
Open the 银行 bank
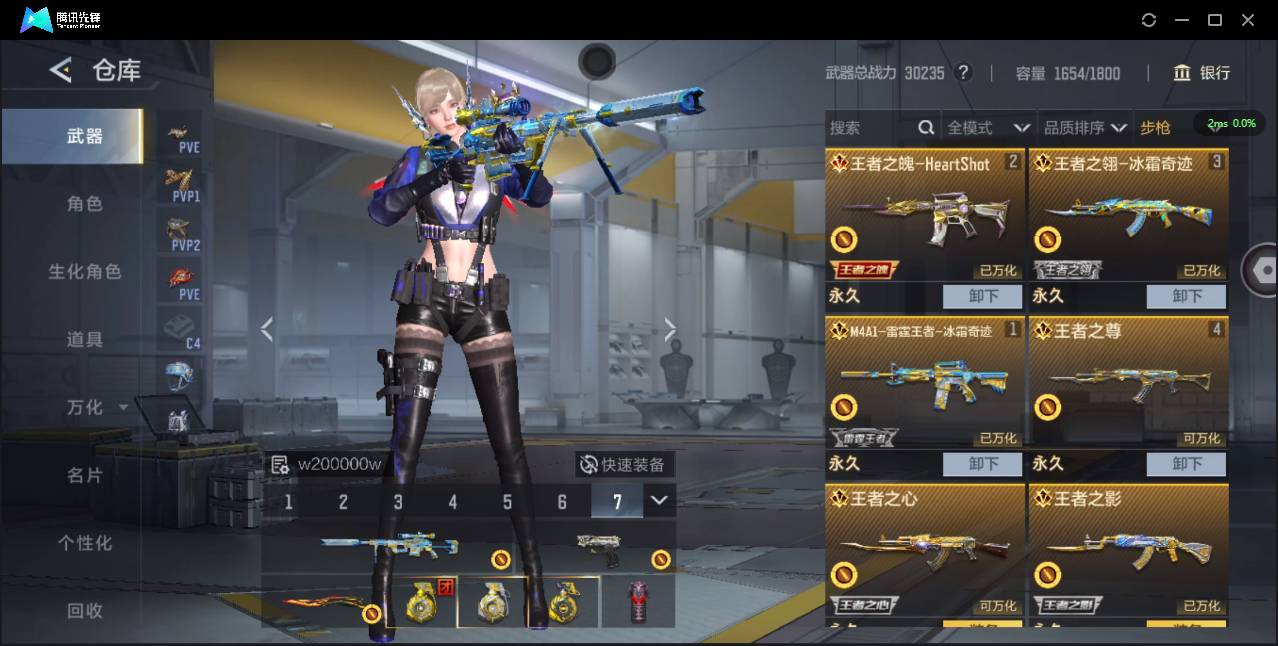[1202, 73]
